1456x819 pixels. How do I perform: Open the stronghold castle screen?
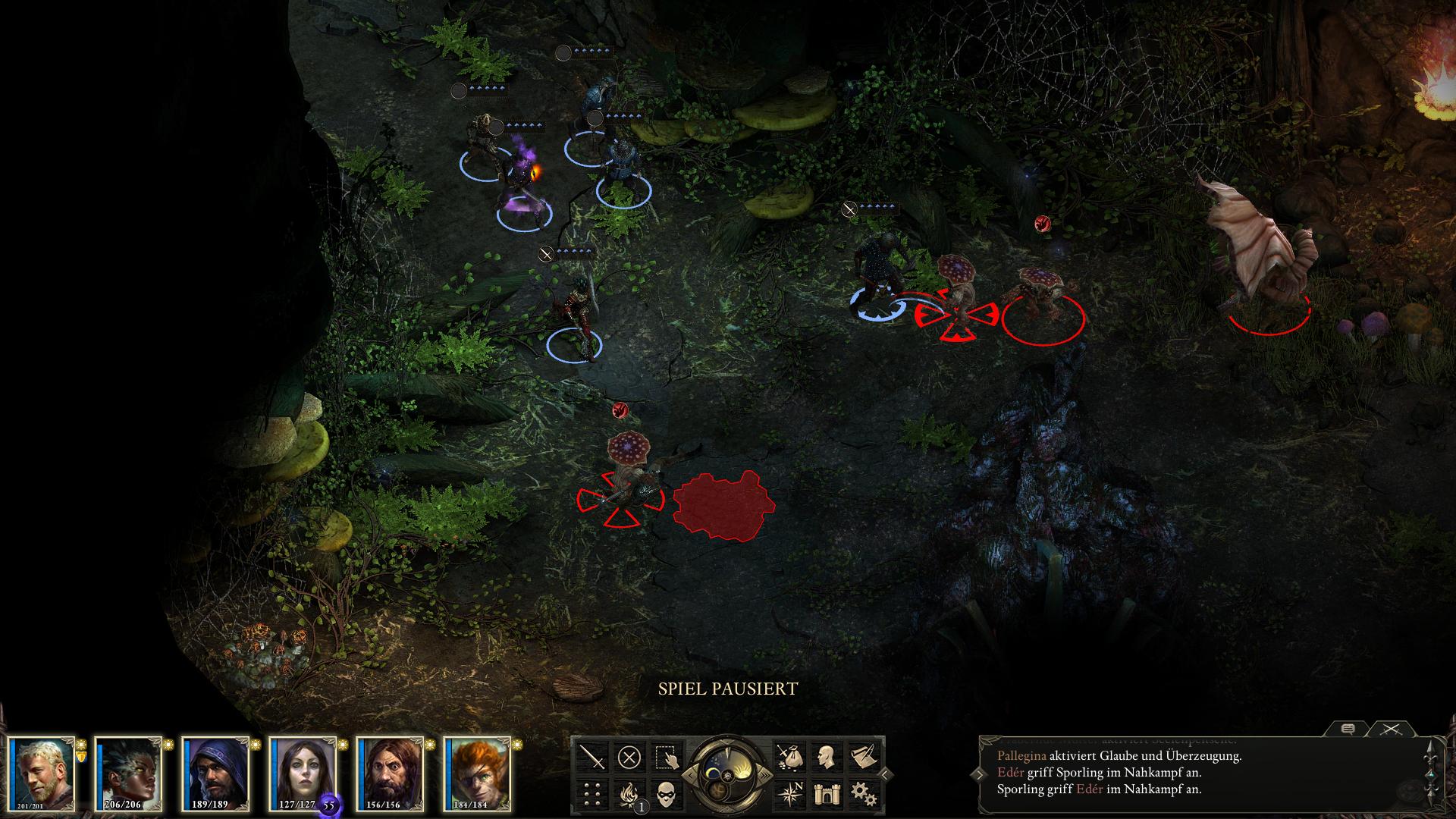[x=826, y=794]
